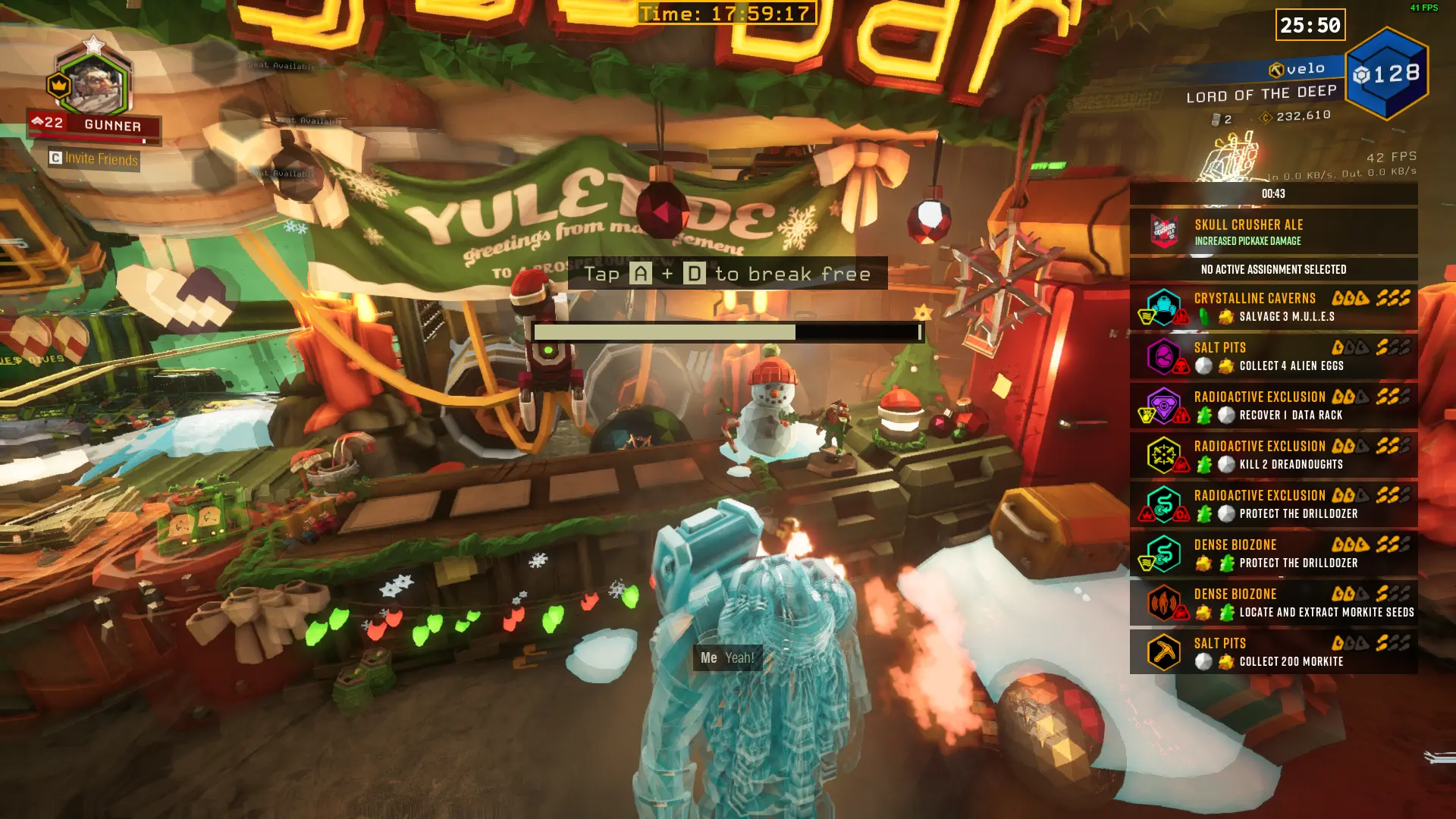Image resolution: width=1456 pixels, height=819 pixels.
Task: Select Crystalline Caverns Salvage 3 M.U.L.E.s mission
Action: pyautogui.click(x=1273, y=307)
